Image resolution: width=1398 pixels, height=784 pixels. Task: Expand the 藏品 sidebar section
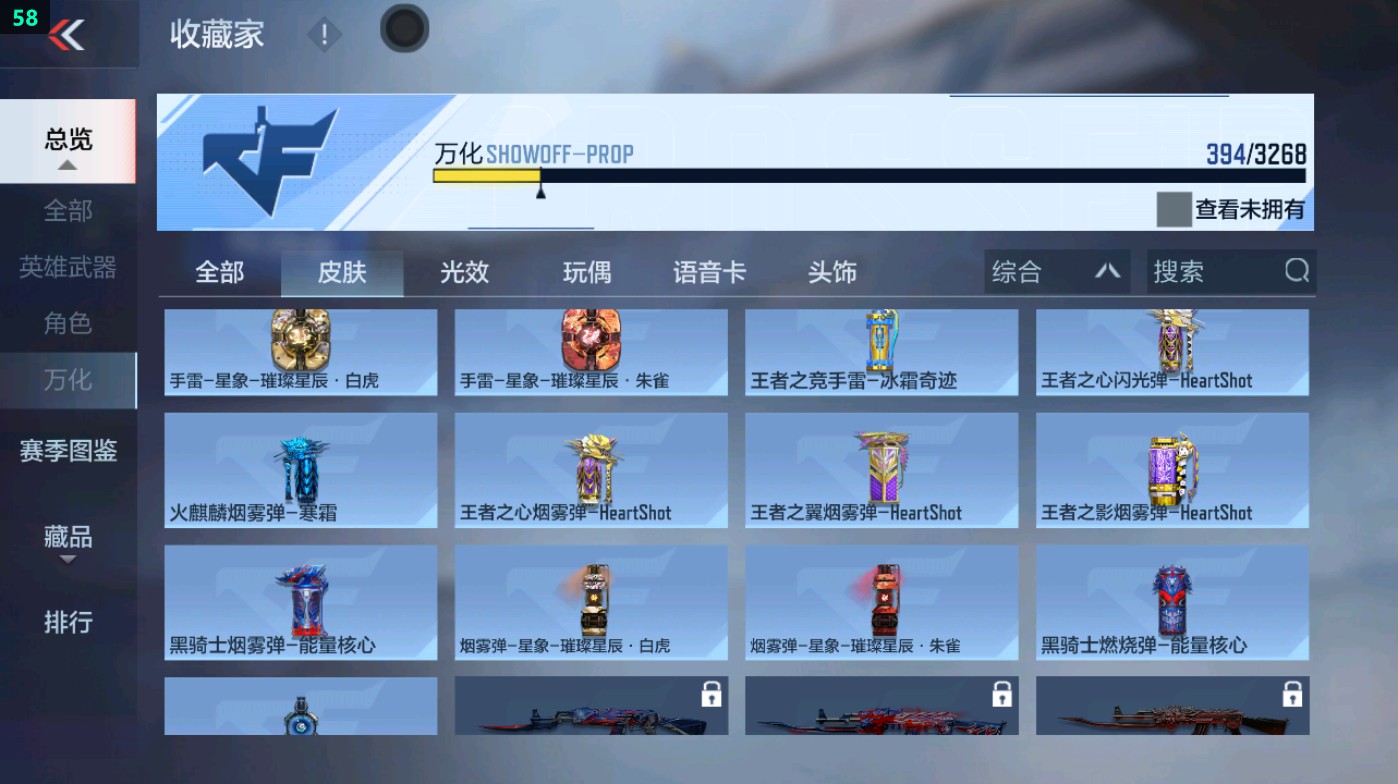[x=67, y=540]
